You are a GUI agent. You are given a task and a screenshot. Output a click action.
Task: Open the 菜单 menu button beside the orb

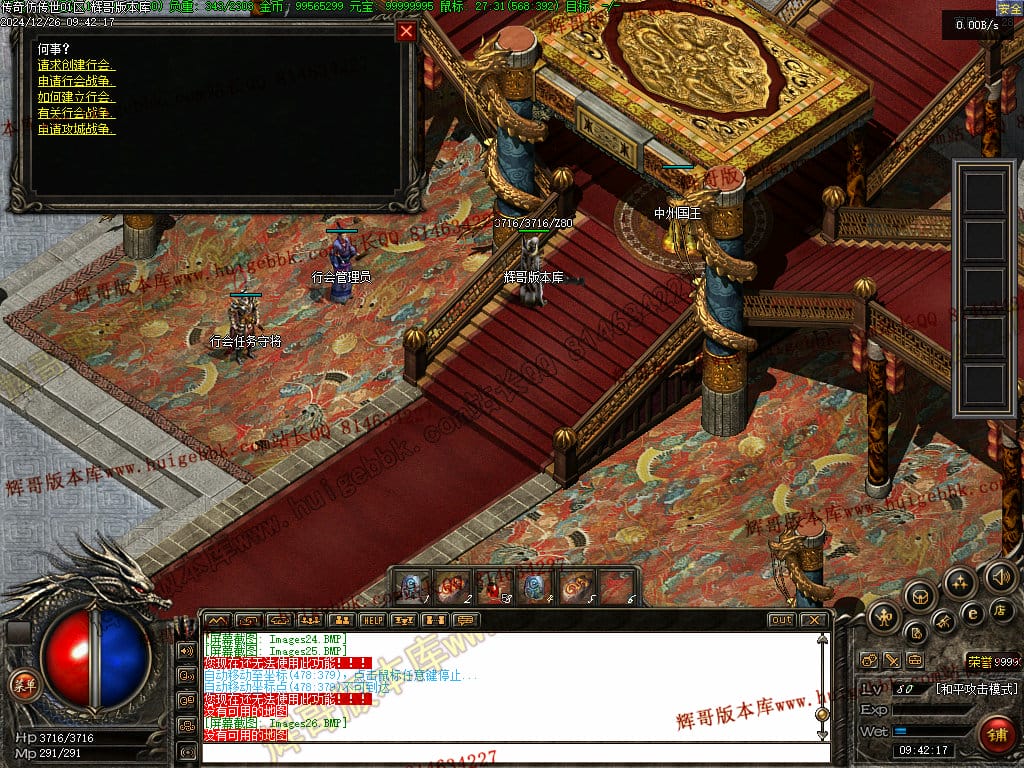tap(21, 685)
